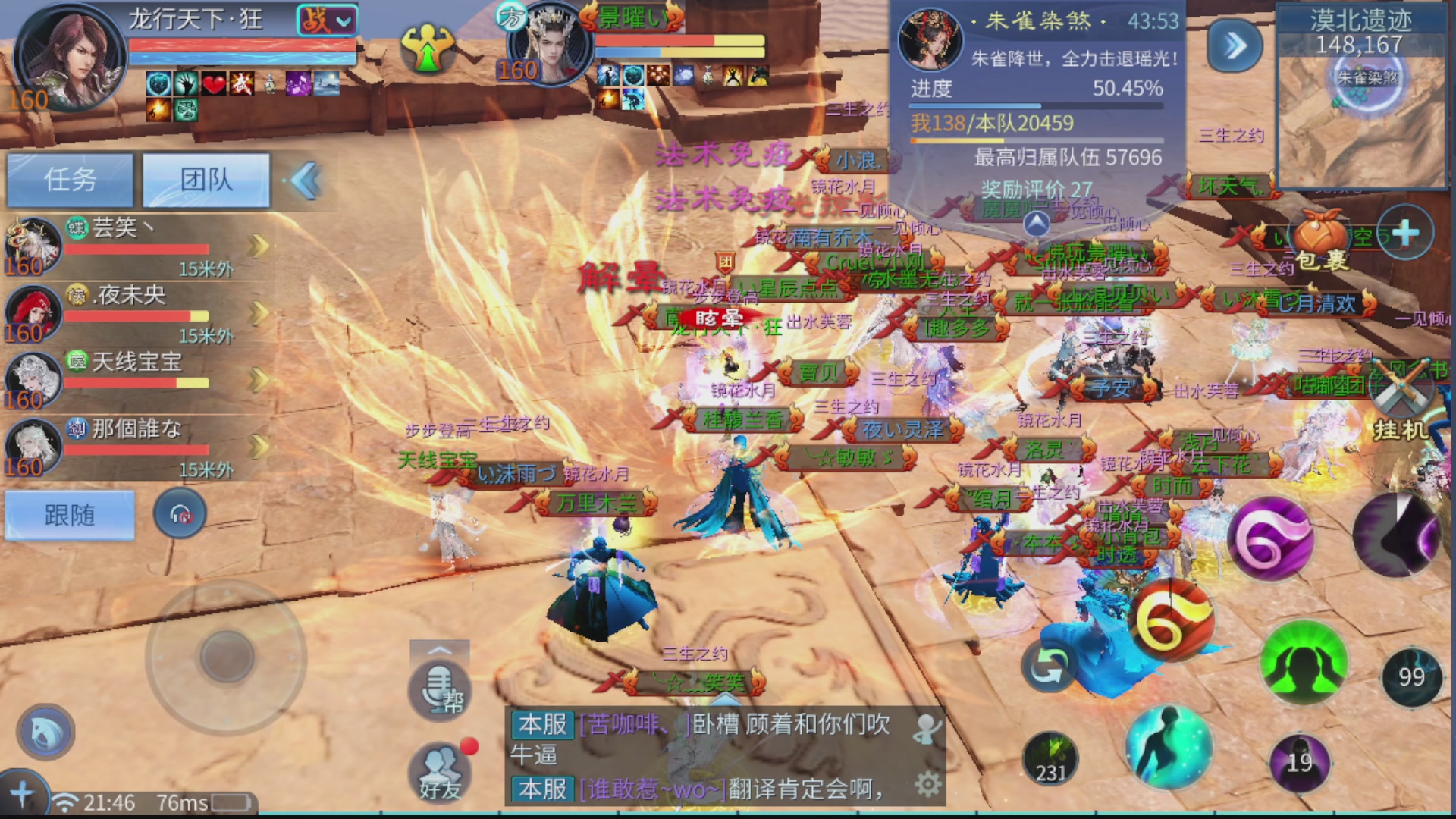The width and height of the screenshot is (1456, 819).
Task: Tap 本服 to change chat channel
Action: [x=541, y=725]
